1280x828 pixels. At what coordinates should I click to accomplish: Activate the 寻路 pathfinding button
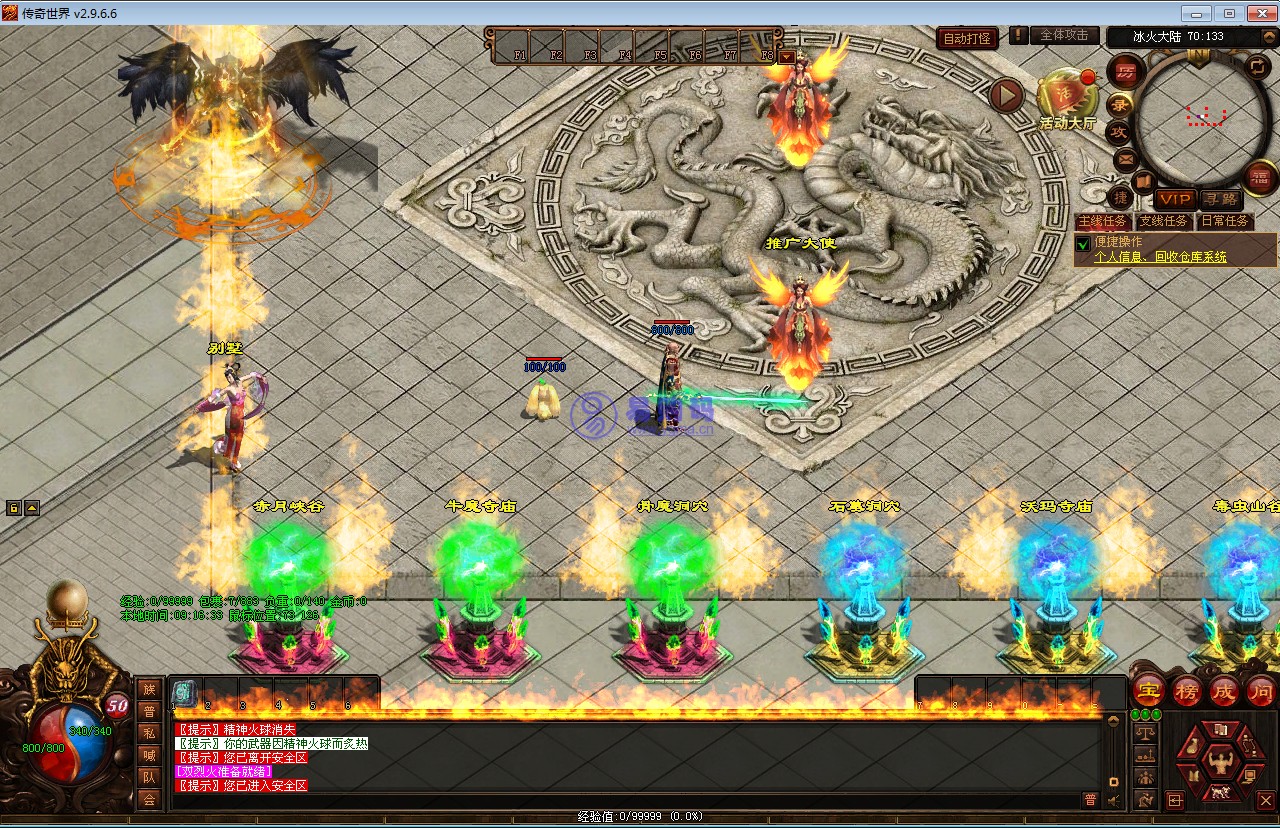(1219, 199)
